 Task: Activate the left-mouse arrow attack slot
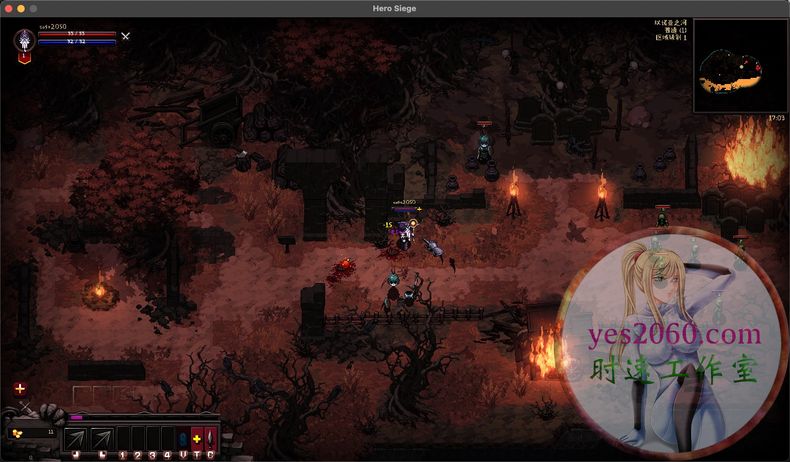click(x=76, y=439)
